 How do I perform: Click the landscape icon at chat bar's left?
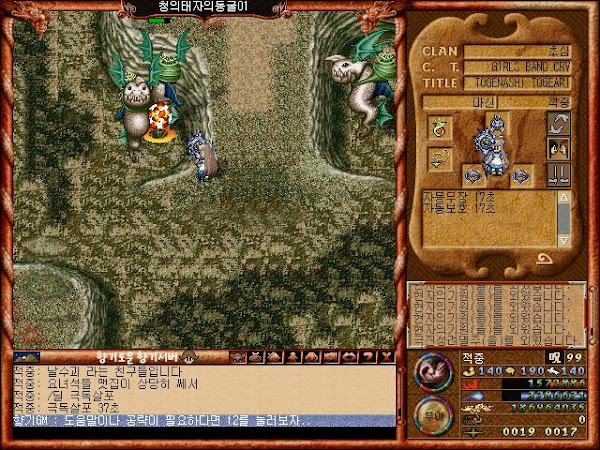(x=27, y=356)
